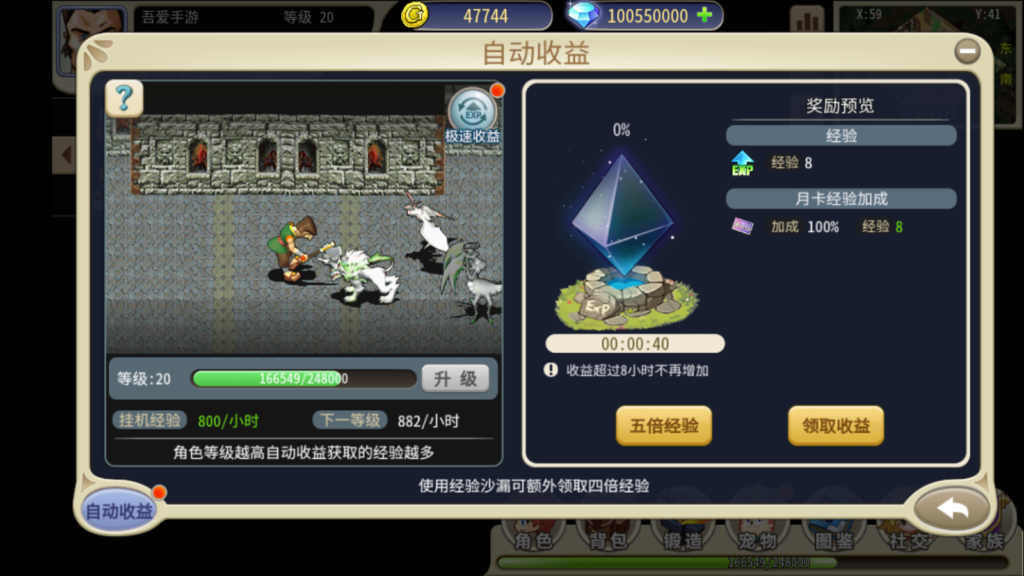1024x576 pixels.
Task: Activate the 极速收益 fast income icon
Action: 473,112
